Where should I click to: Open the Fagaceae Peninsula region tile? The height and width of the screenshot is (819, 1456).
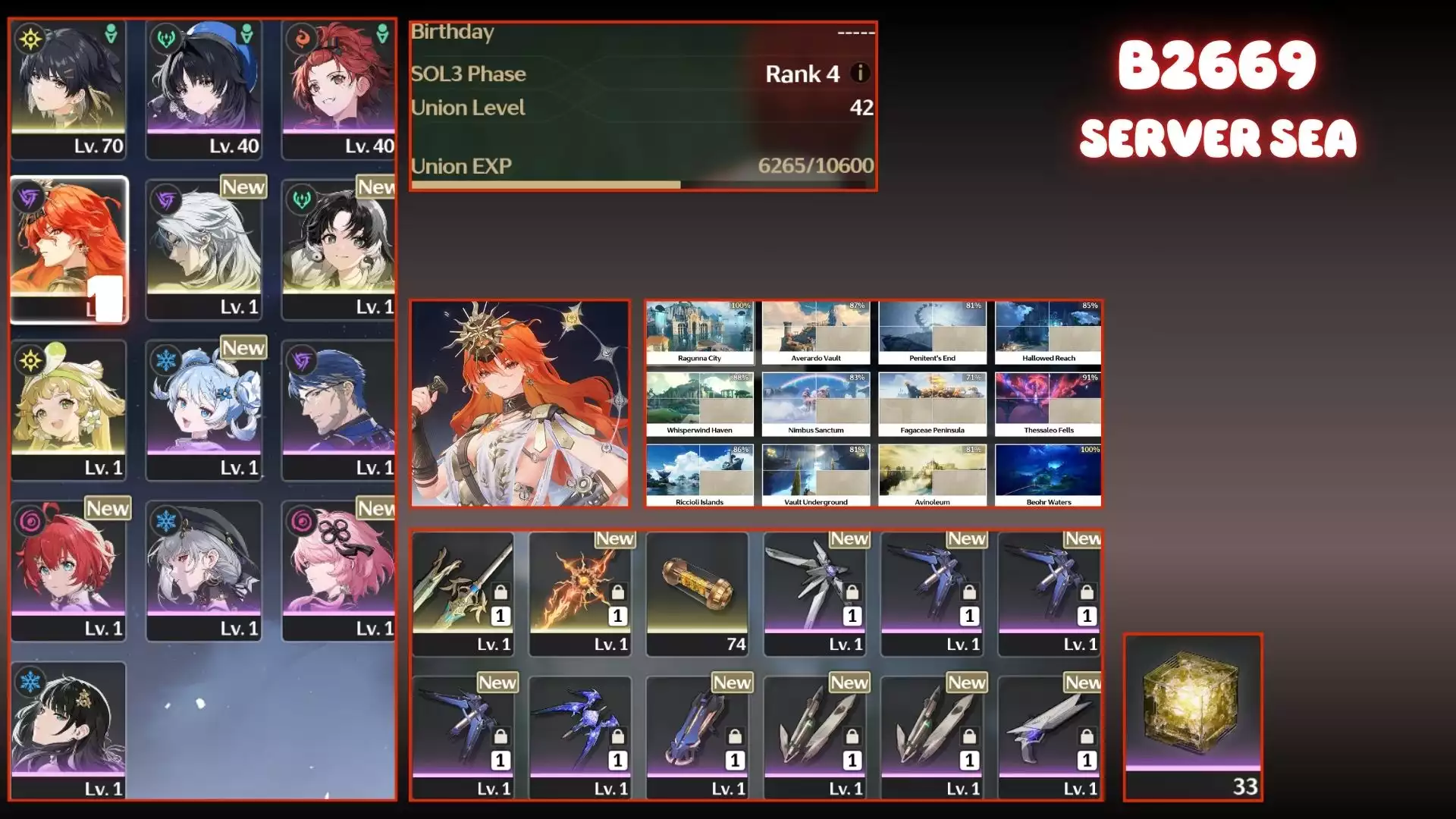coord(932,405)
